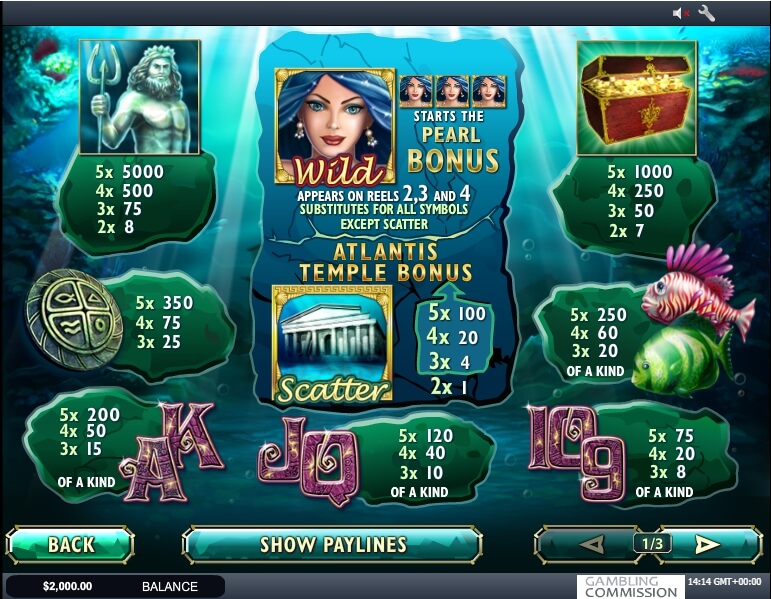Return to the previous paytable page

pyautogui.click(x=591, y=545)
